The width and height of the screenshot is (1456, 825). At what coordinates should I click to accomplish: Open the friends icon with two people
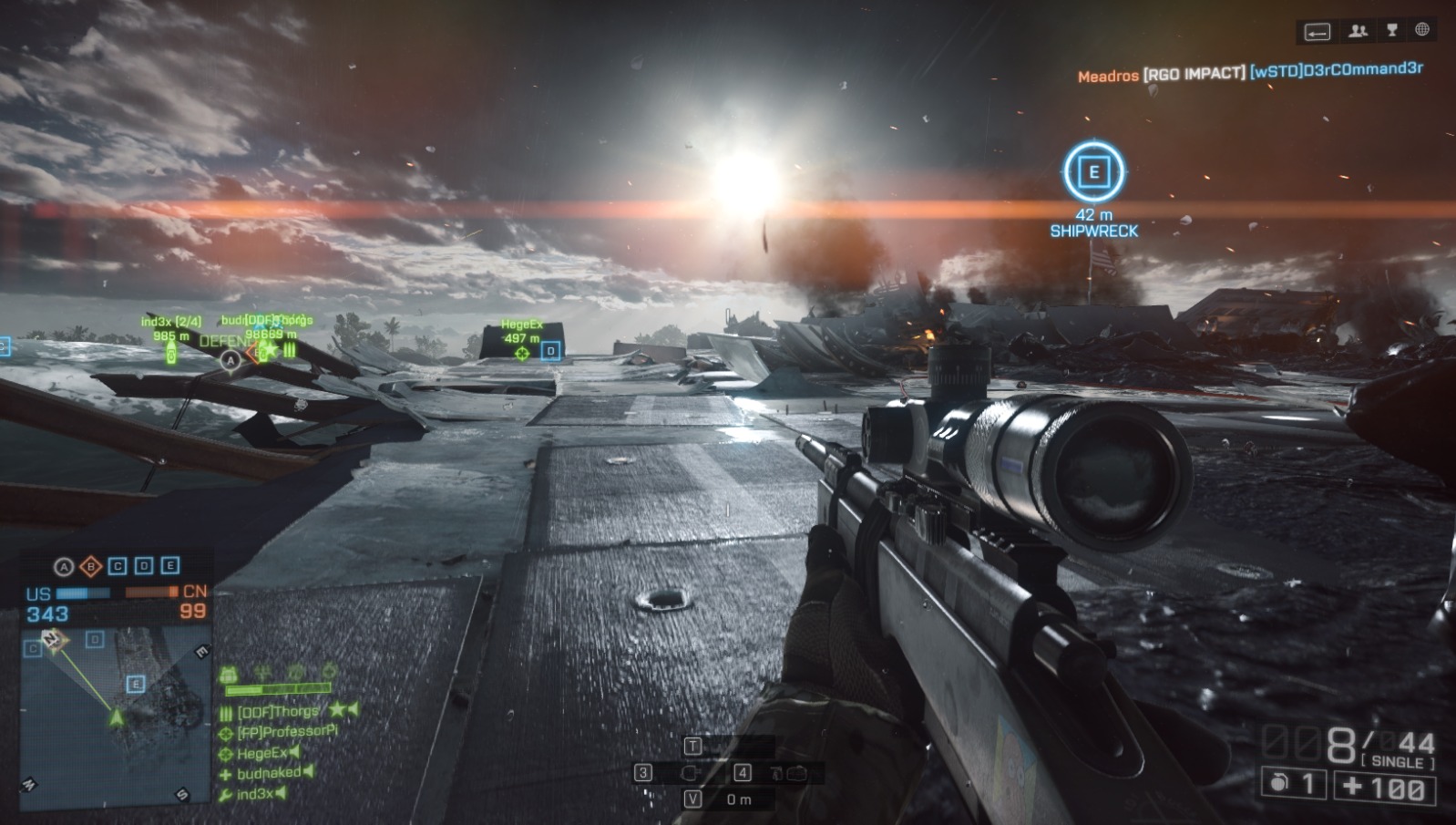pos(1359,31)
